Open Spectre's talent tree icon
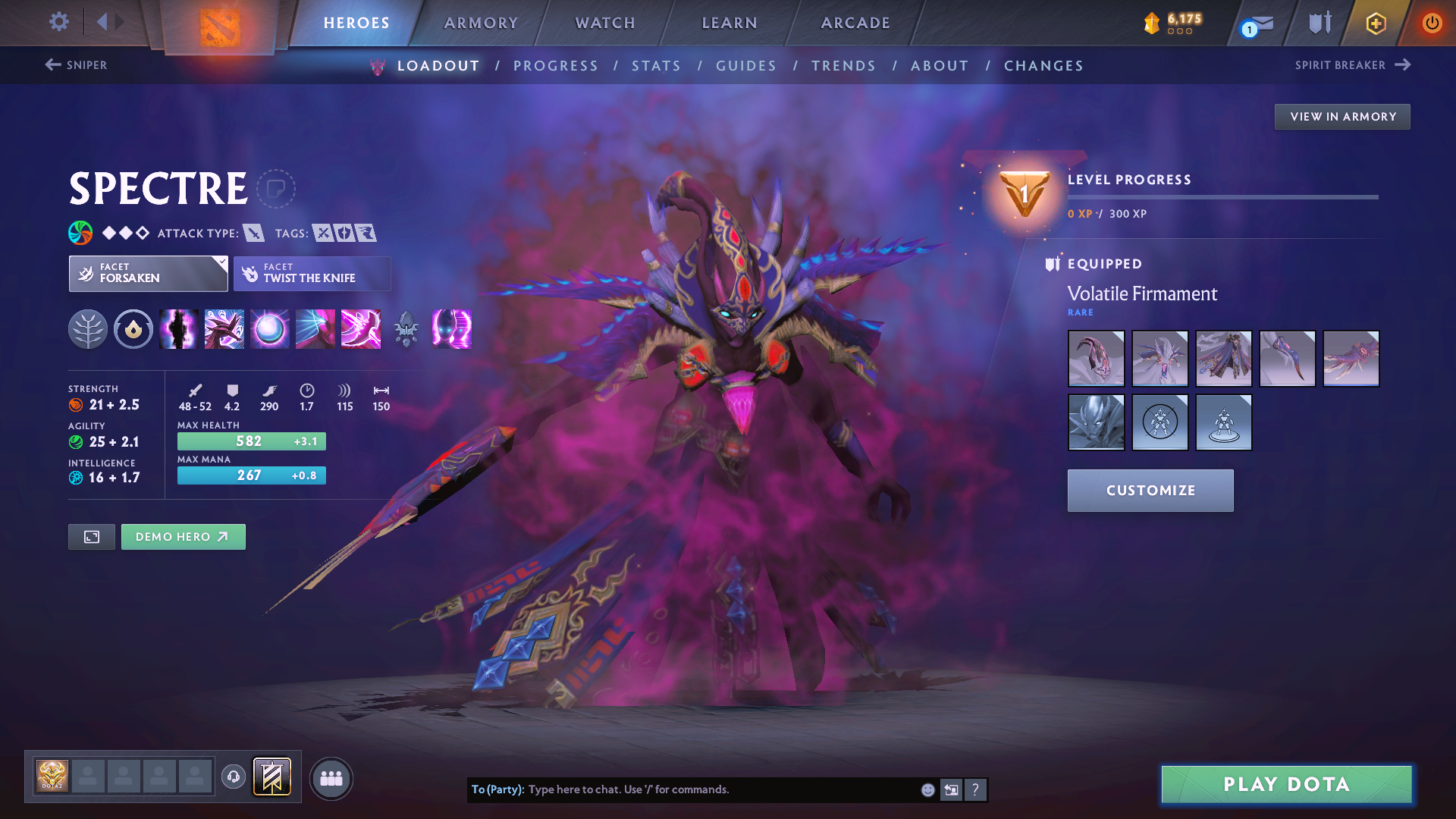This screenshot has width=1456, height=819. [88, 328]
